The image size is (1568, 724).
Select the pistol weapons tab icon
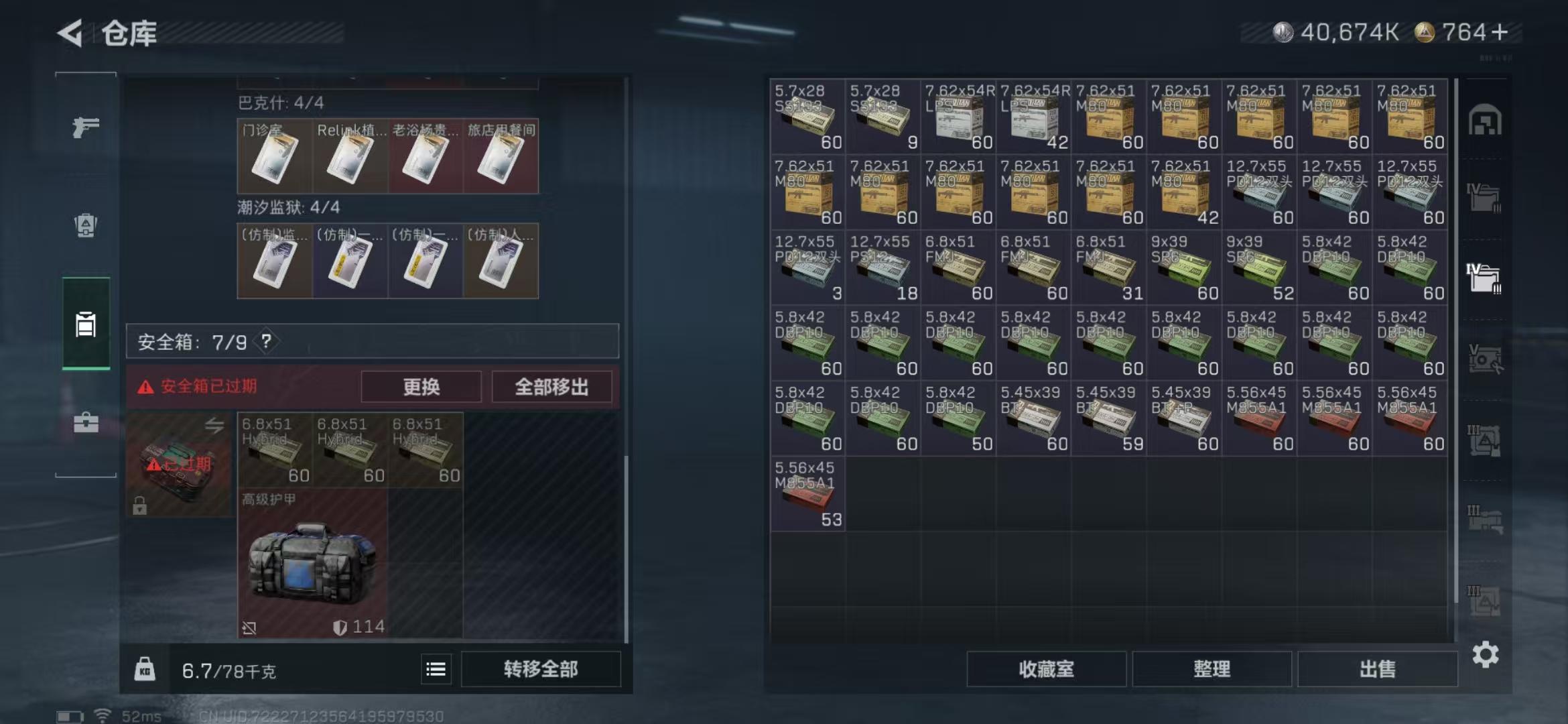[x=84, y=125]
